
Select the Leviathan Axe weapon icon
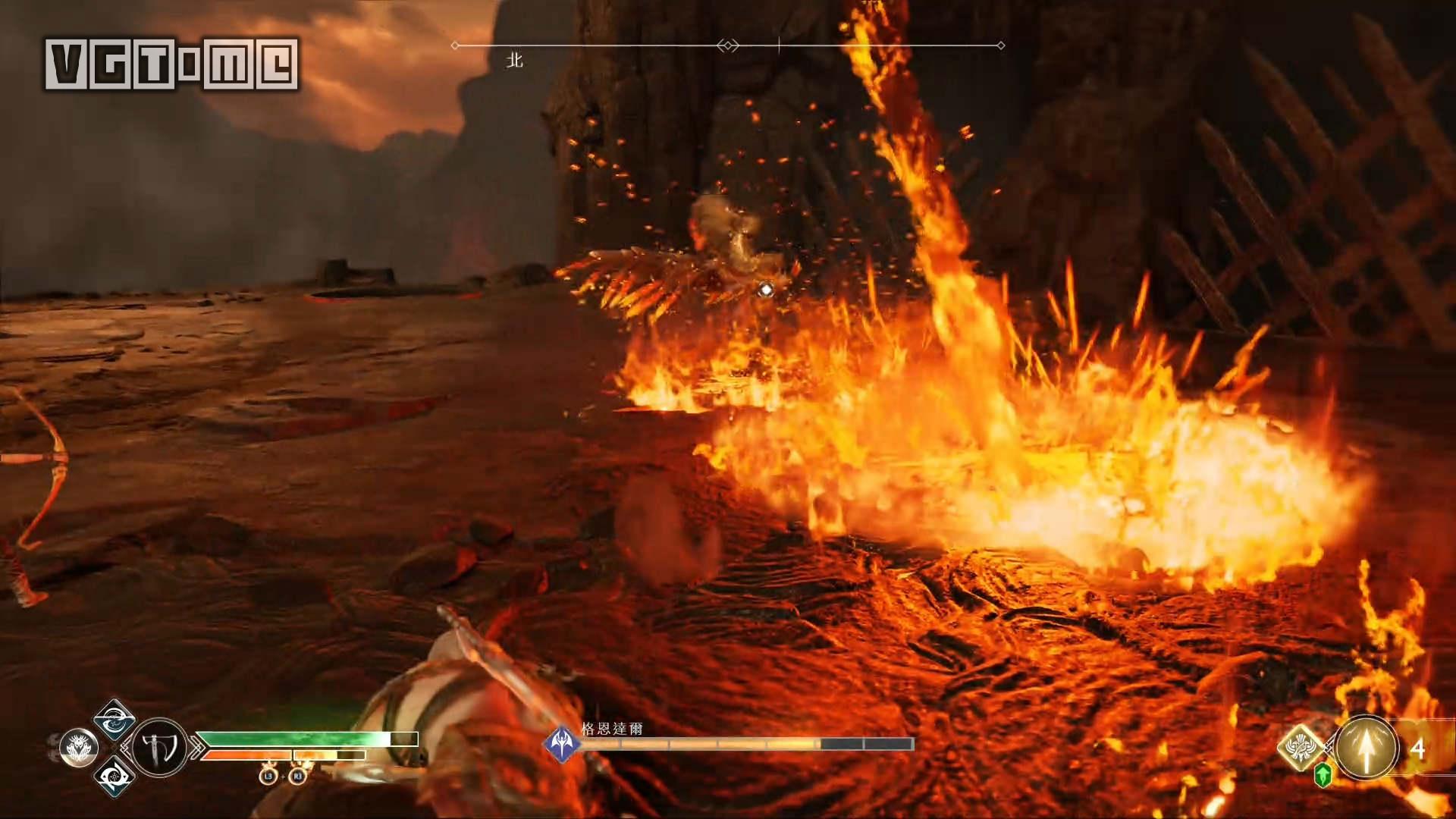[x=159, y=748]
